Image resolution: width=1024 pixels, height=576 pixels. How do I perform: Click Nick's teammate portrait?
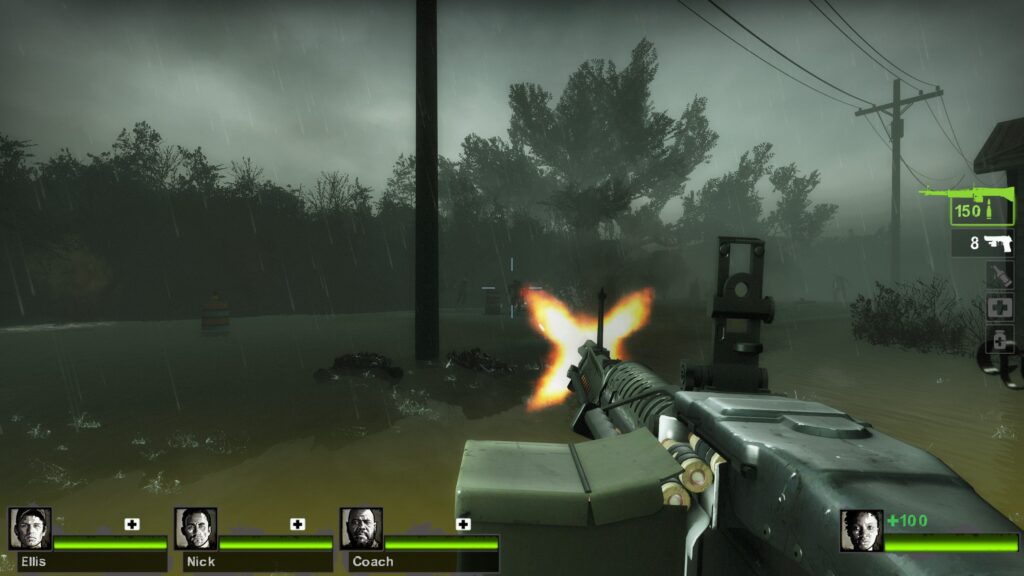[195, 529]
